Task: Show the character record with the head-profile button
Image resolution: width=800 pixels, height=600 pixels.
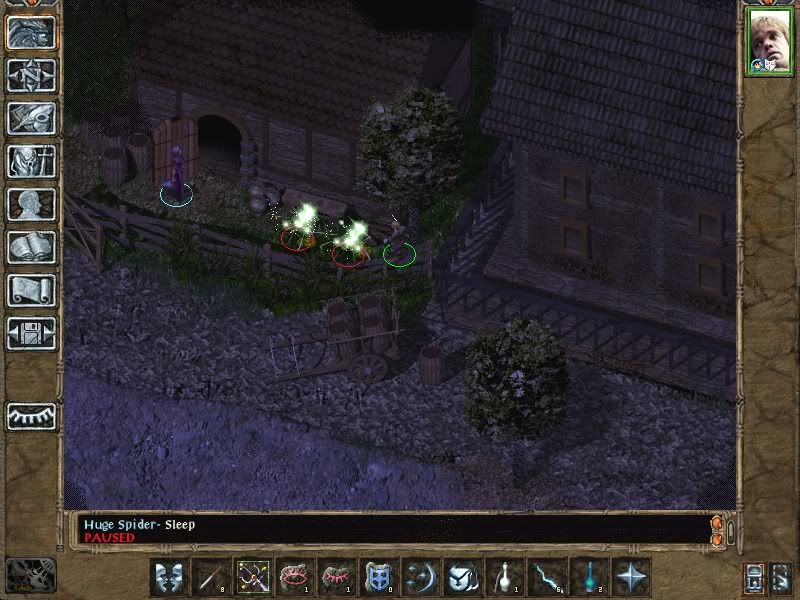Action: (x=31, y=204)
